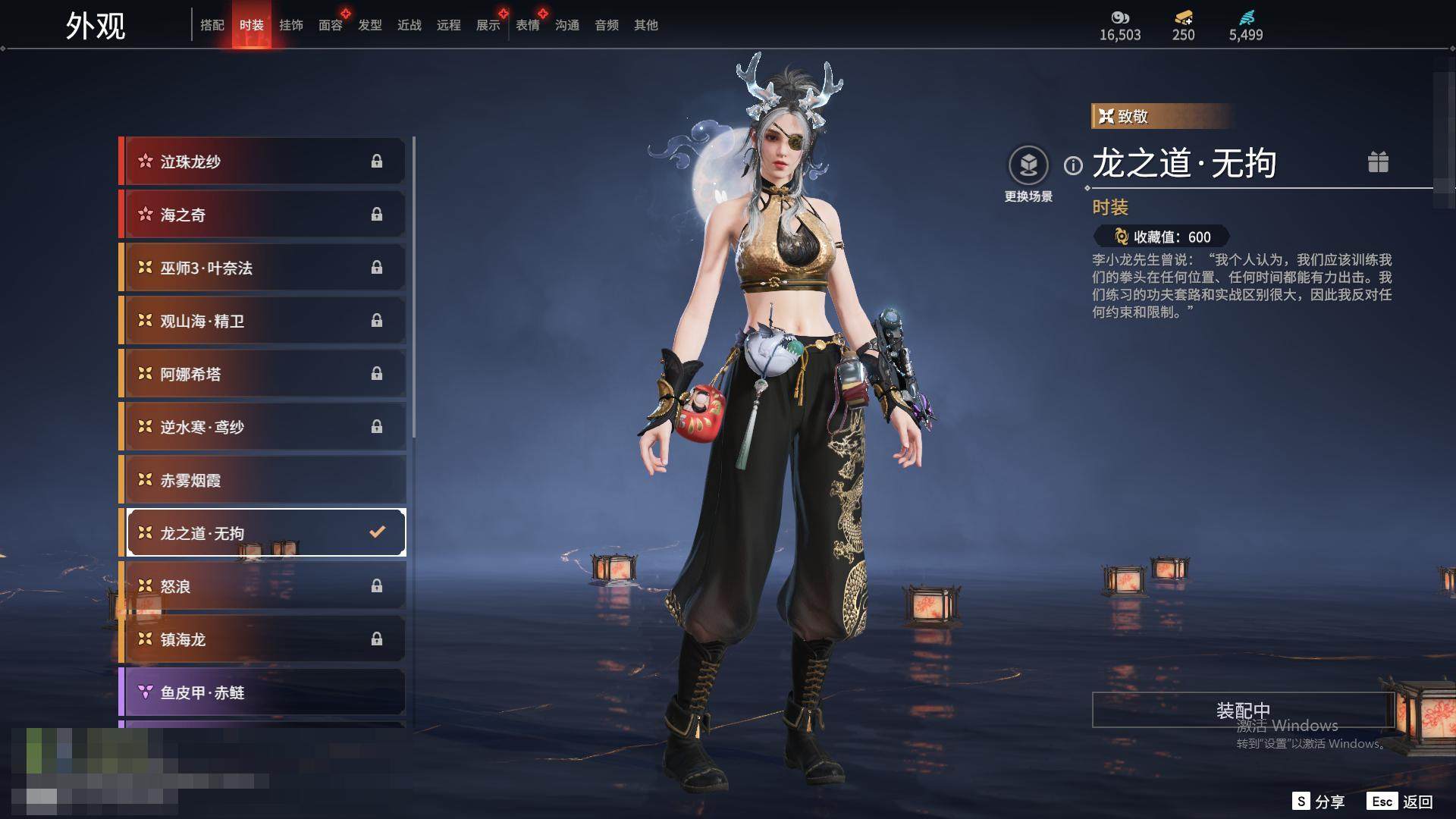This screenshot has width=1456, height=819.
Task: Open the 挂饰 accessories tab
Action: [291, 25]
